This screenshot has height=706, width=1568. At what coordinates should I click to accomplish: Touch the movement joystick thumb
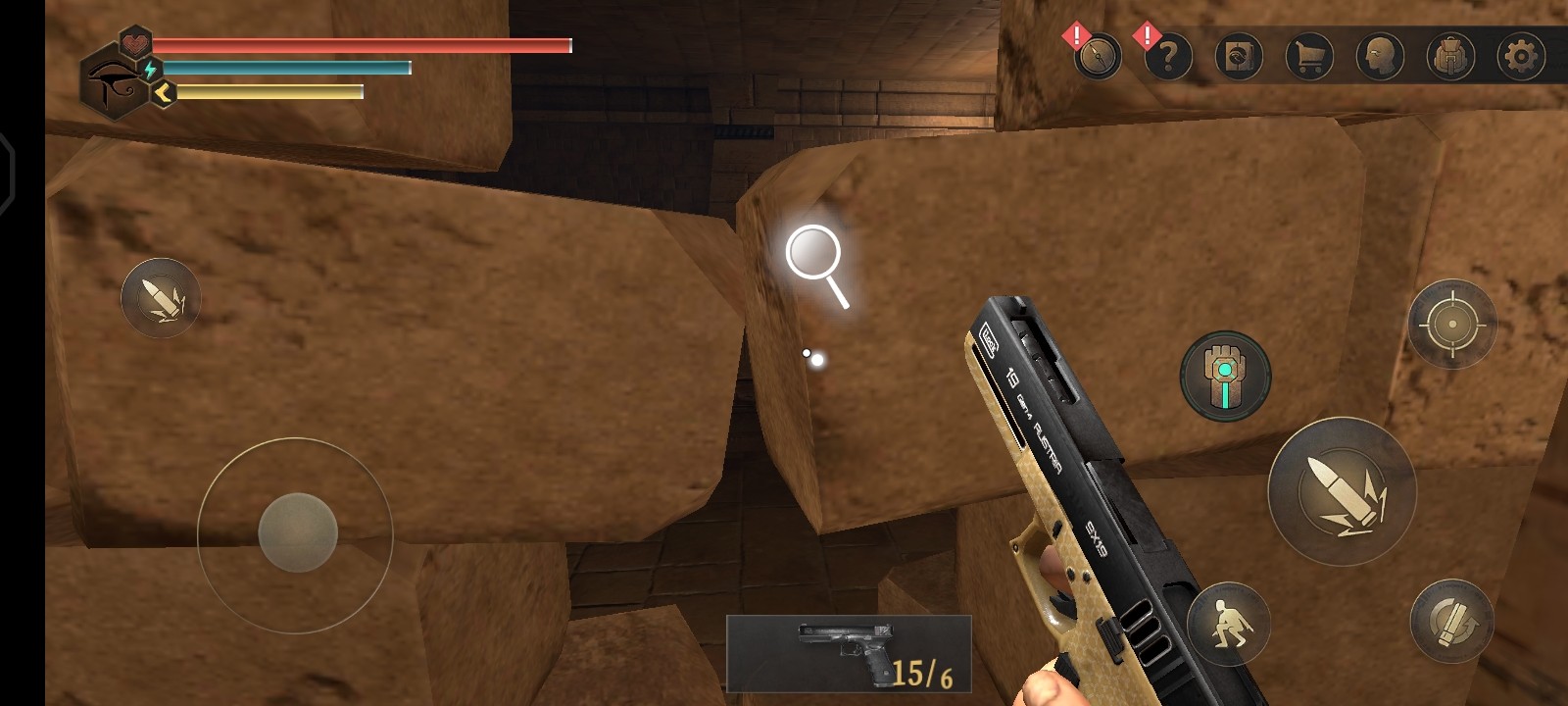(298, 532)
